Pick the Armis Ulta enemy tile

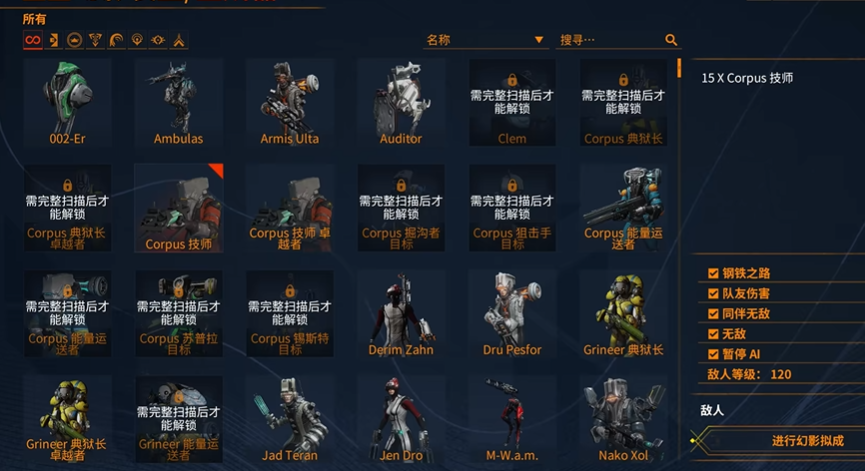point(290,101)
